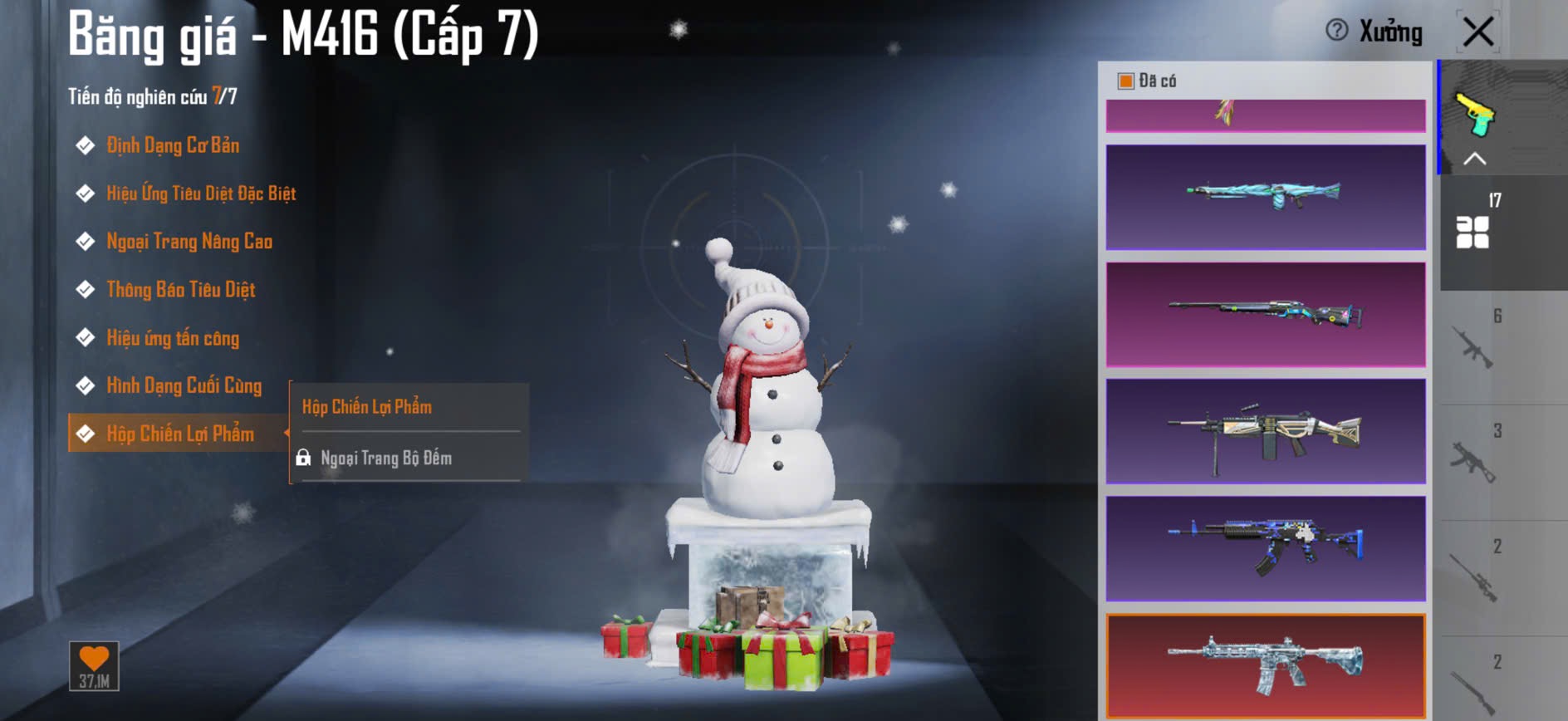Like the skin with heart button
Screen dimensions: 1568x721
[x=94, y=665]
